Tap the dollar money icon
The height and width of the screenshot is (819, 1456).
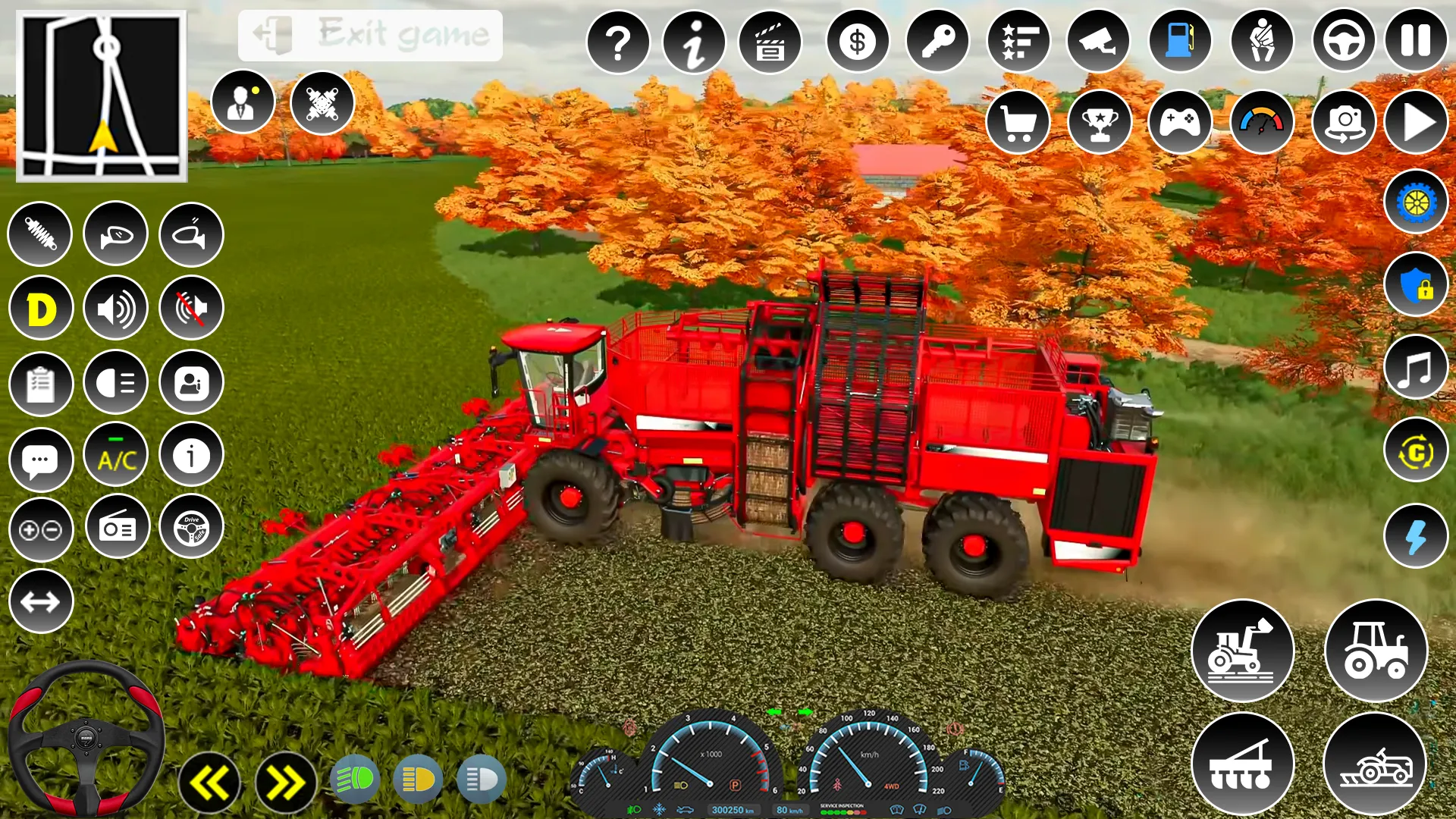coord(858,42)
